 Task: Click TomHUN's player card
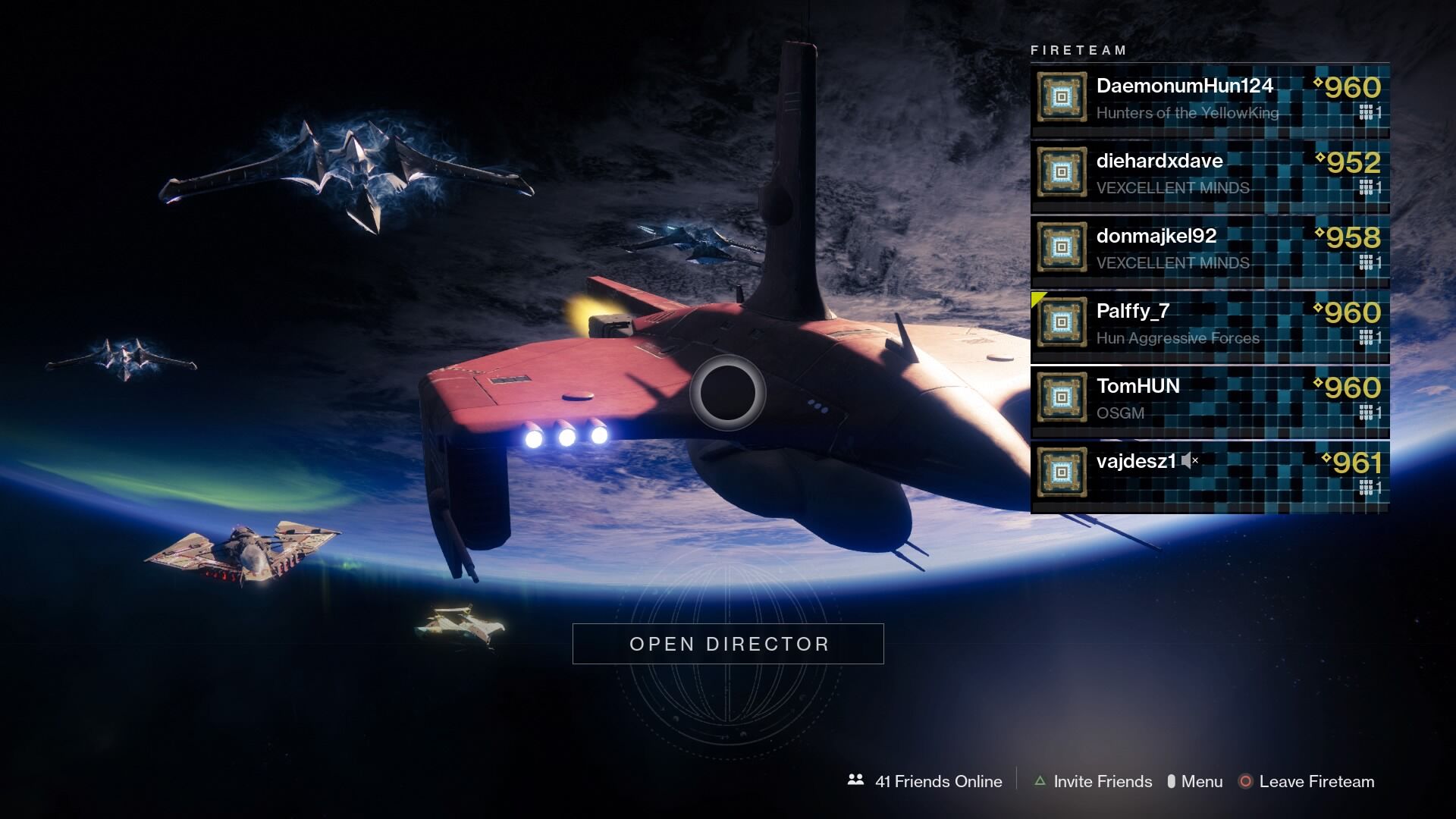(x=1210, y=399)
